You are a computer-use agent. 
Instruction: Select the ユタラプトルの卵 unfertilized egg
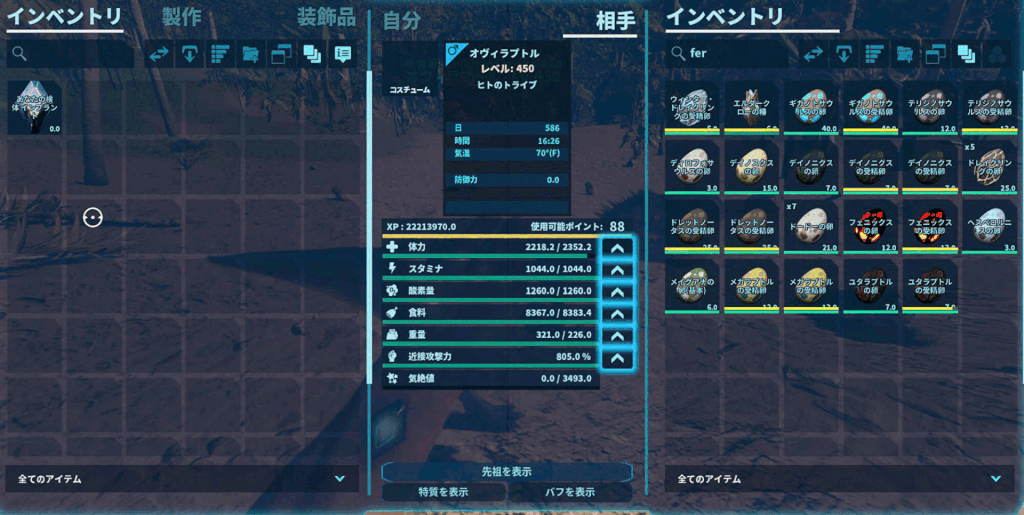[871, 286]
